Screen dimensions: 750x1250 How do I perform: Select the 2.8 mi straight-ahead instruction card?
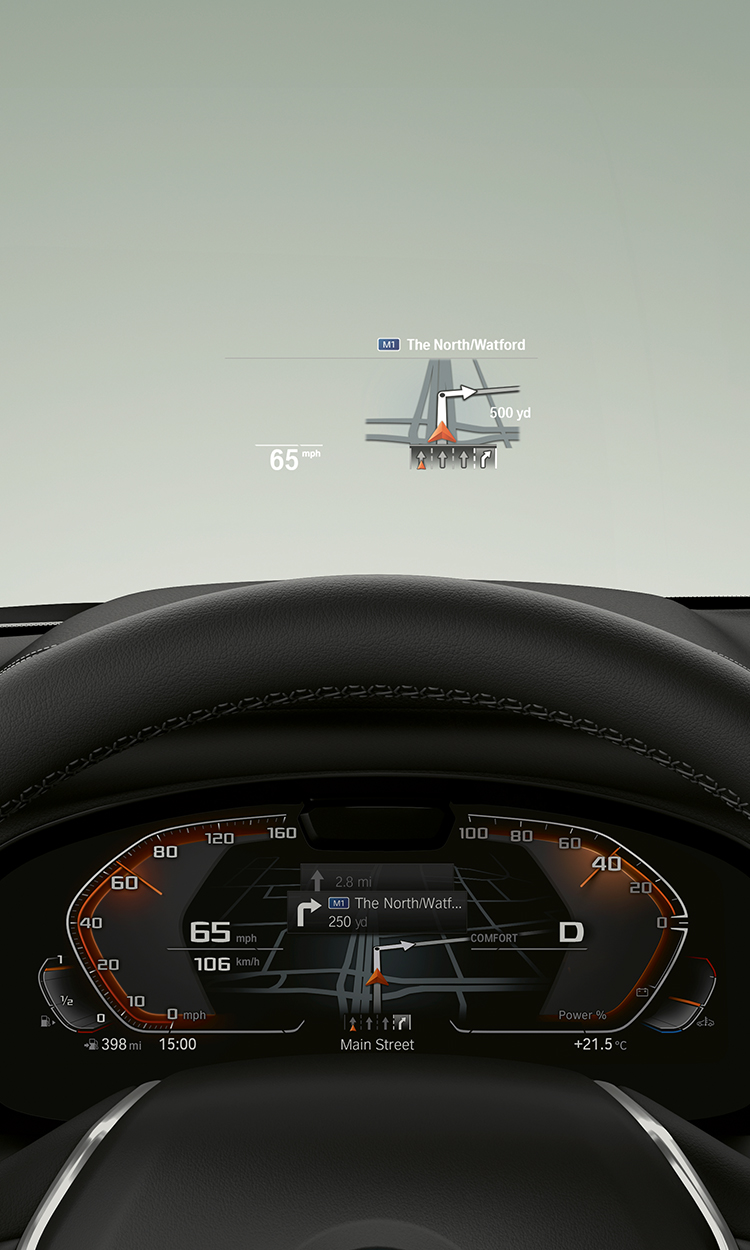377,880
